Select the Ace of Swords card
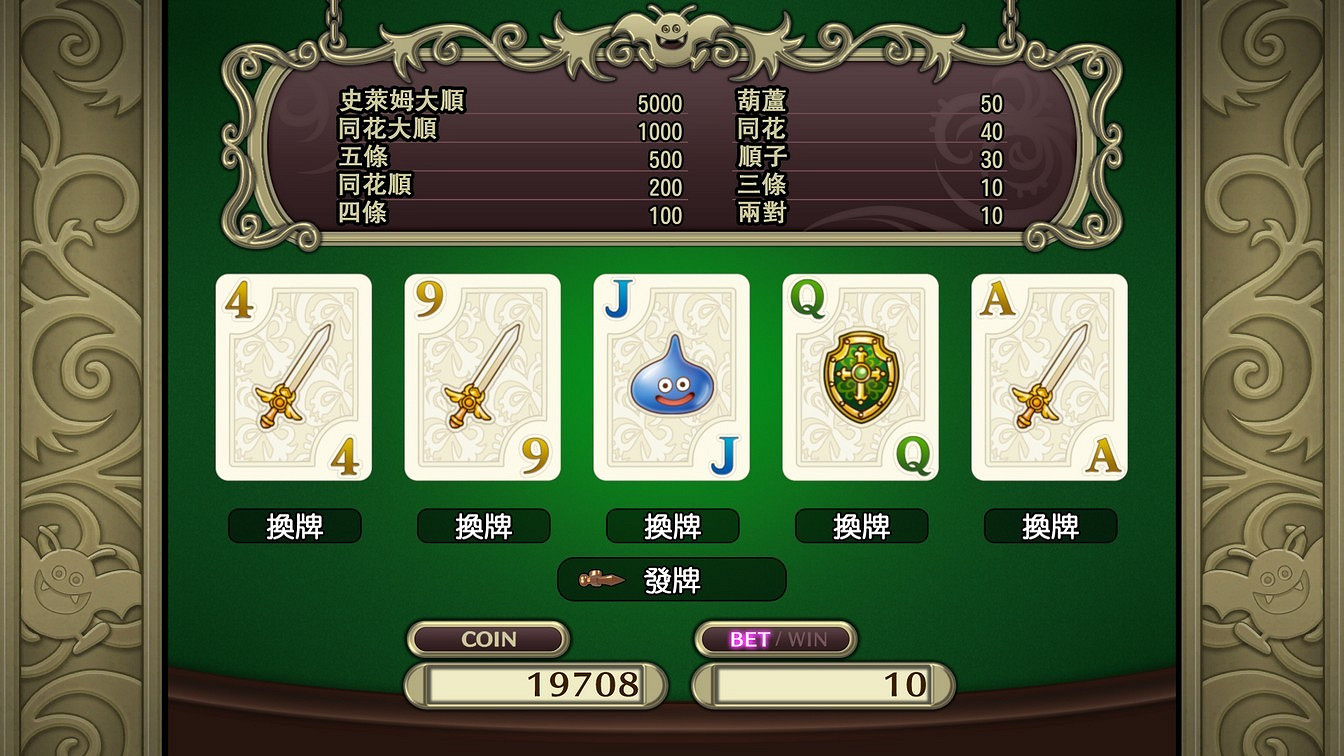1344x756 pixels. pos(1049,378)
